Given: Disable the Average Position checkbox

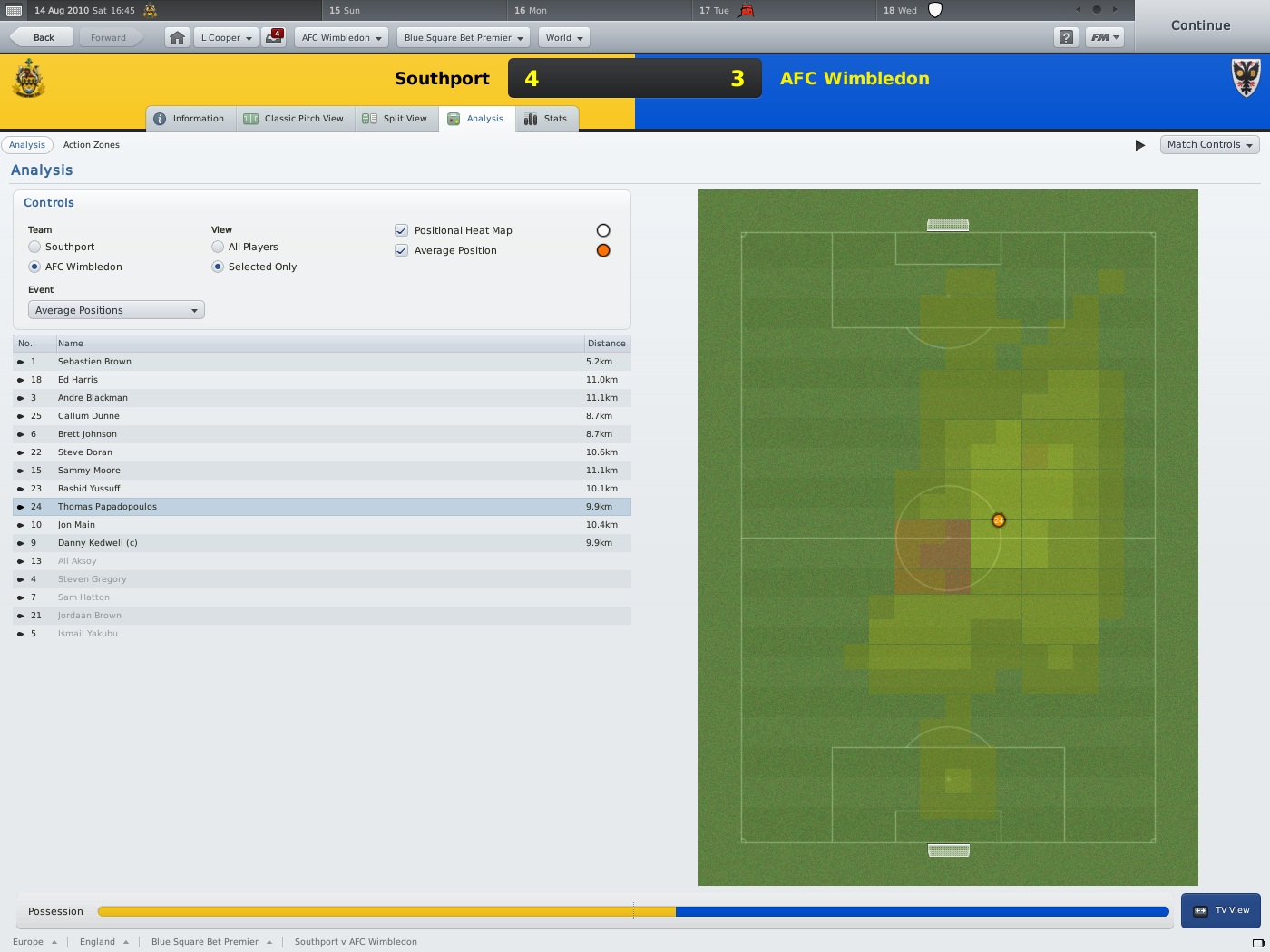Looking at the screenshot, I should point(401,250).
